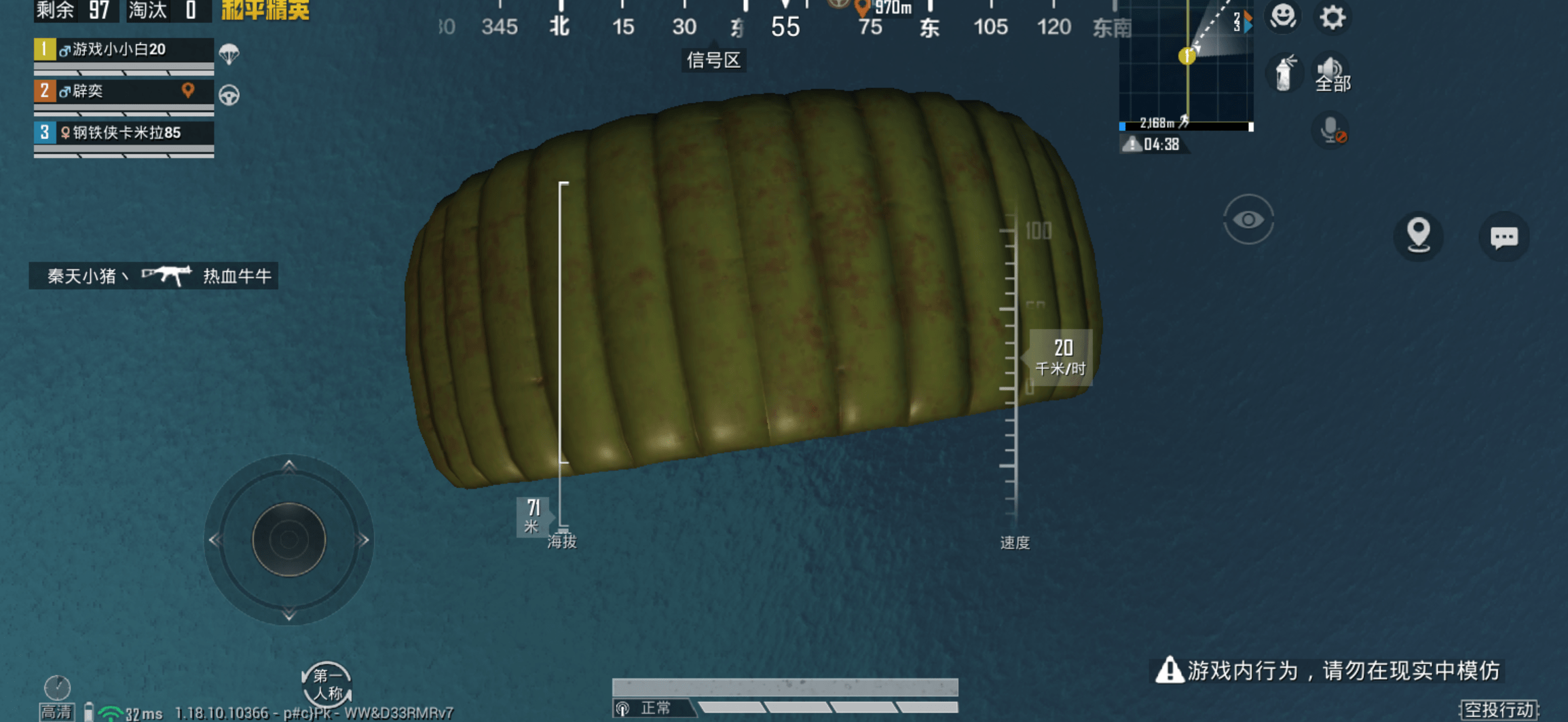Tap the steering wheel icon beside 辟奕
Viewport: 1568px width, 722px height.
(229, 95)
